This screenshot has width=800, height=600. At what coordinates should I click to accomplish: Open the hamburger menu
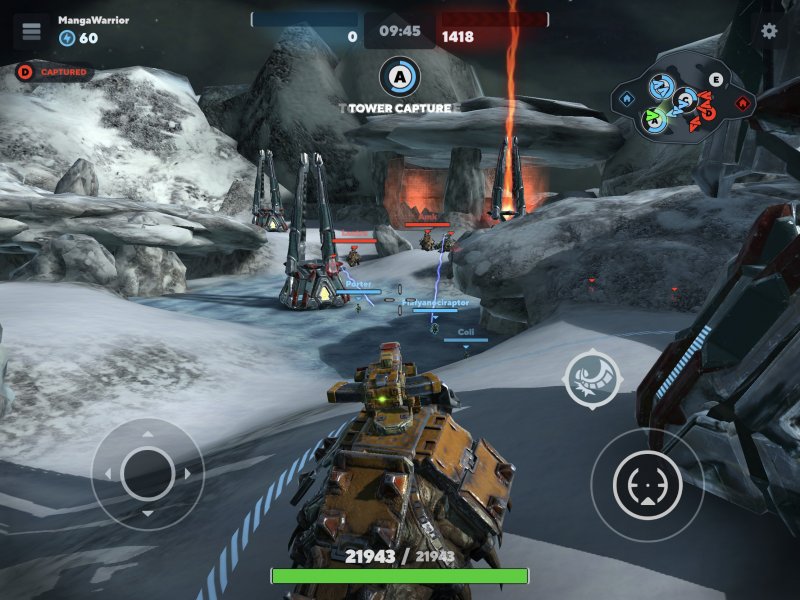[32, 31]
